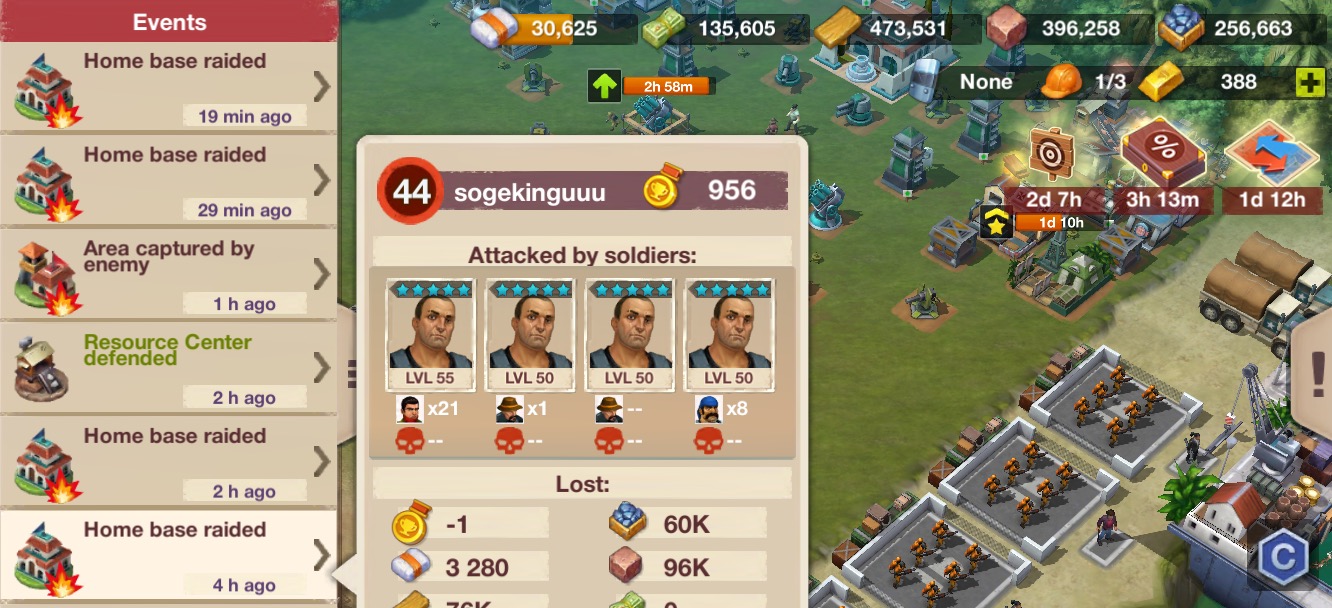Open the red and blue arrows exchange event
The image size is (1332, 608).
tap(1272, 155)
